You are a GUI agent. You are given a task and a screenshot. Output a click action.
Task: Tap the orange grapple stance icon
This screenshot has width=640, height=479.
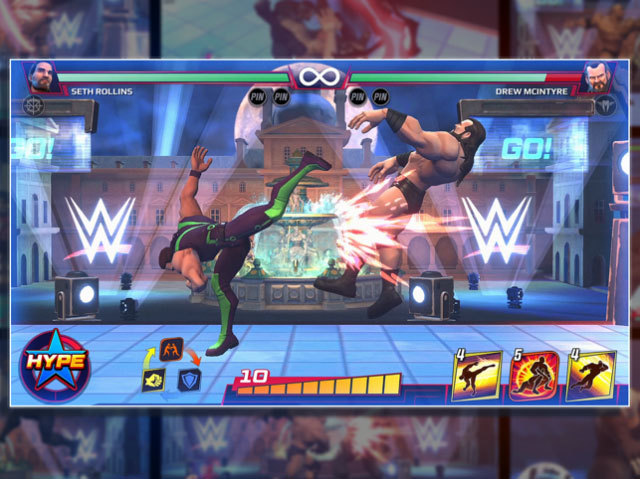coord(171,350)
